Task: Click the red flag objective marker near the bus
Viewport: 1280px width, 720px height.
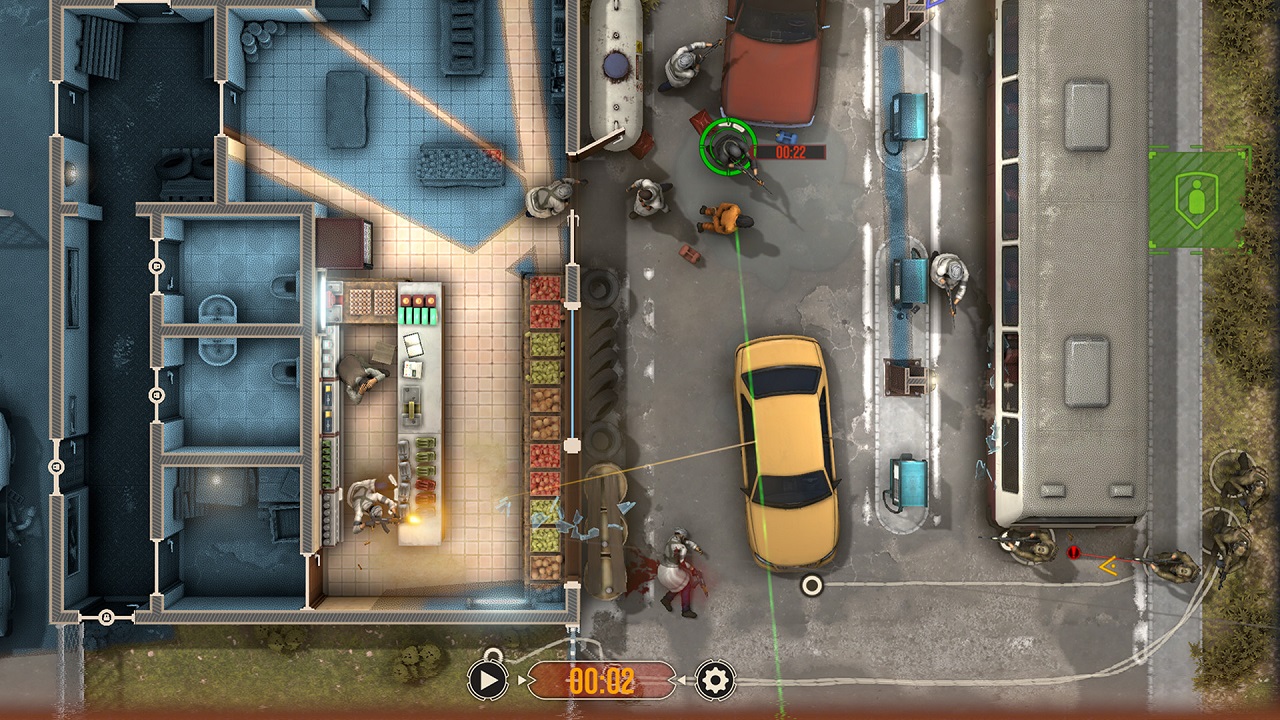Action: pyautogui.click(x=1073, y=552)
